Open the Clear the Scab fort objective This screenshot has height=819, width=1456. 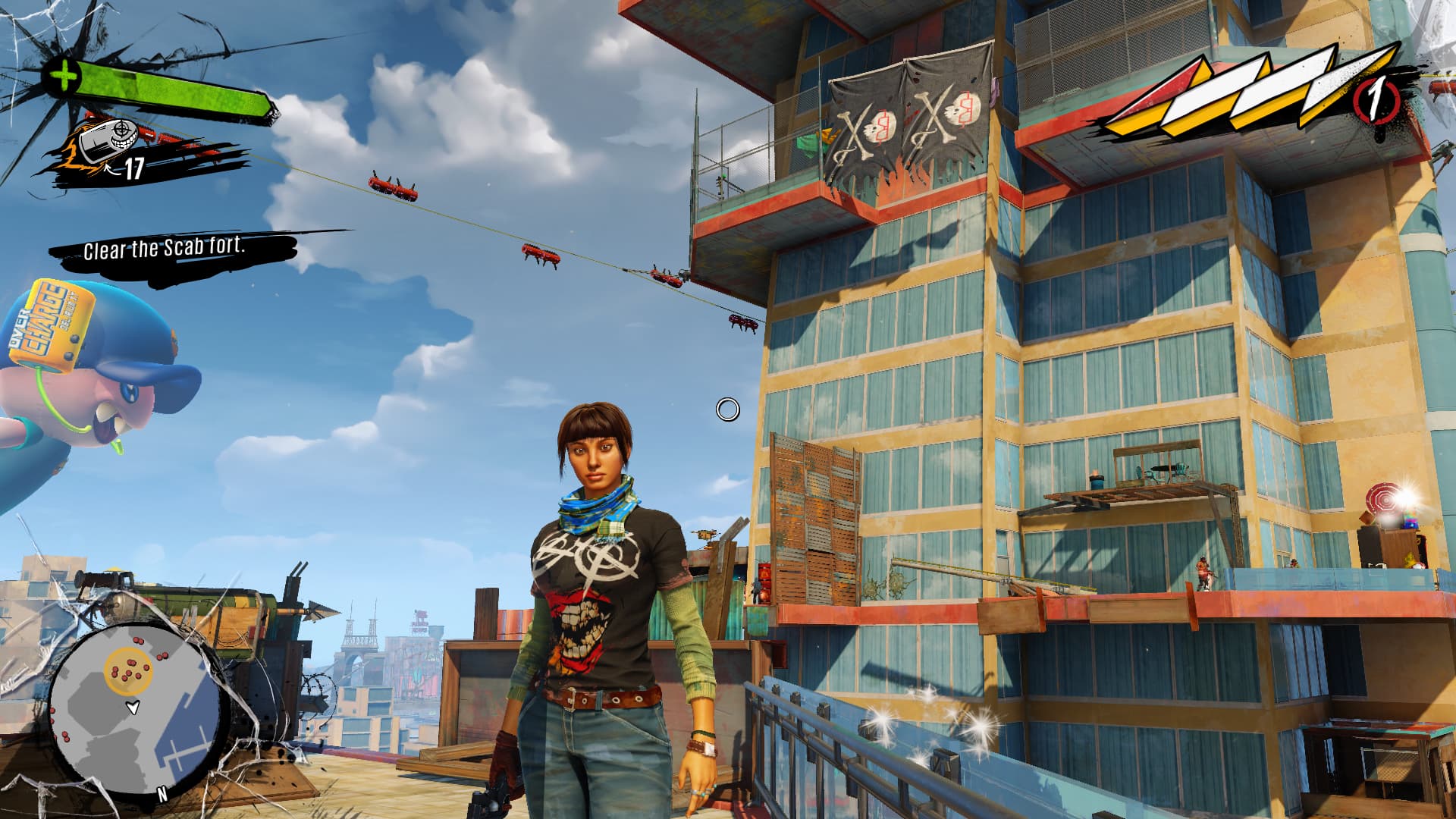pyautogui.click(x=165, y=249)
